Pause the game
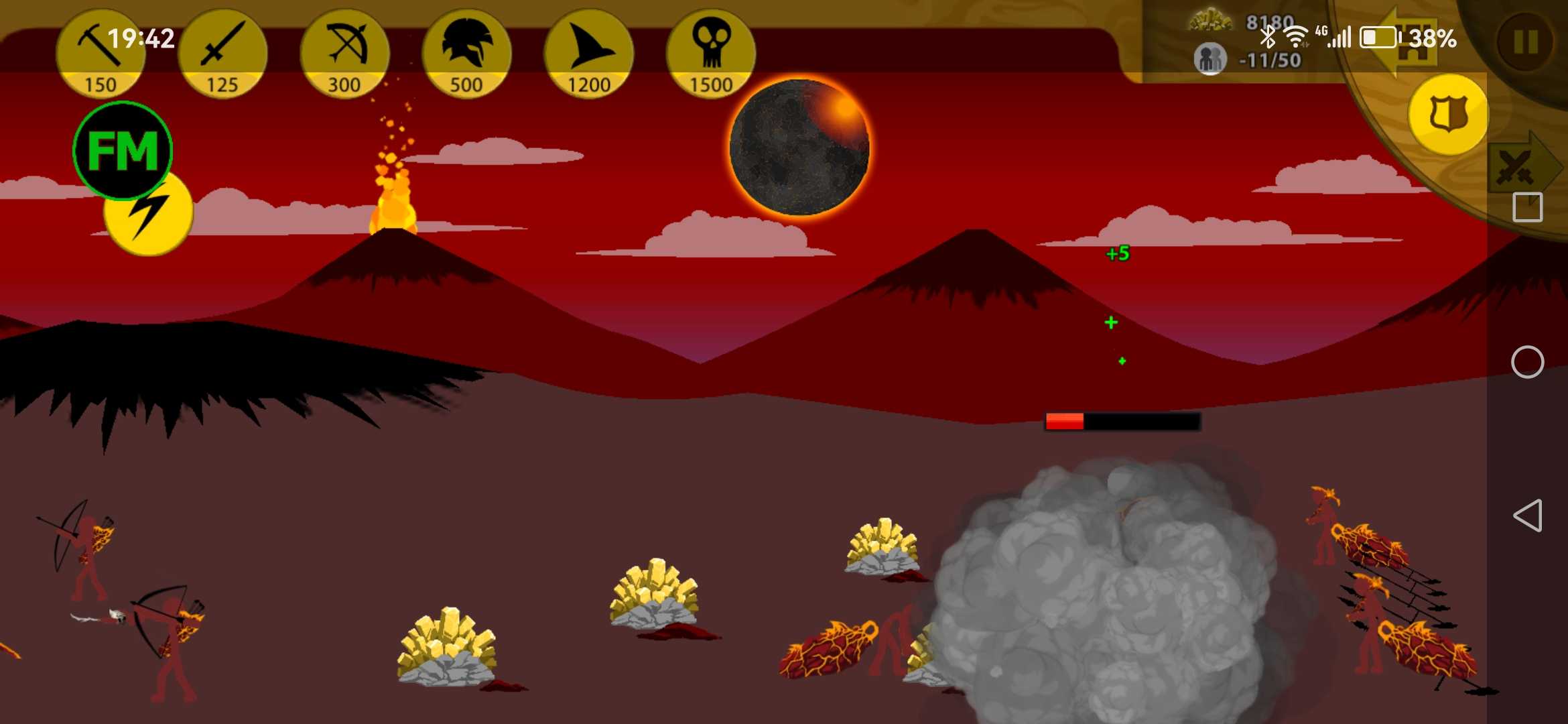 [1526, 42]
